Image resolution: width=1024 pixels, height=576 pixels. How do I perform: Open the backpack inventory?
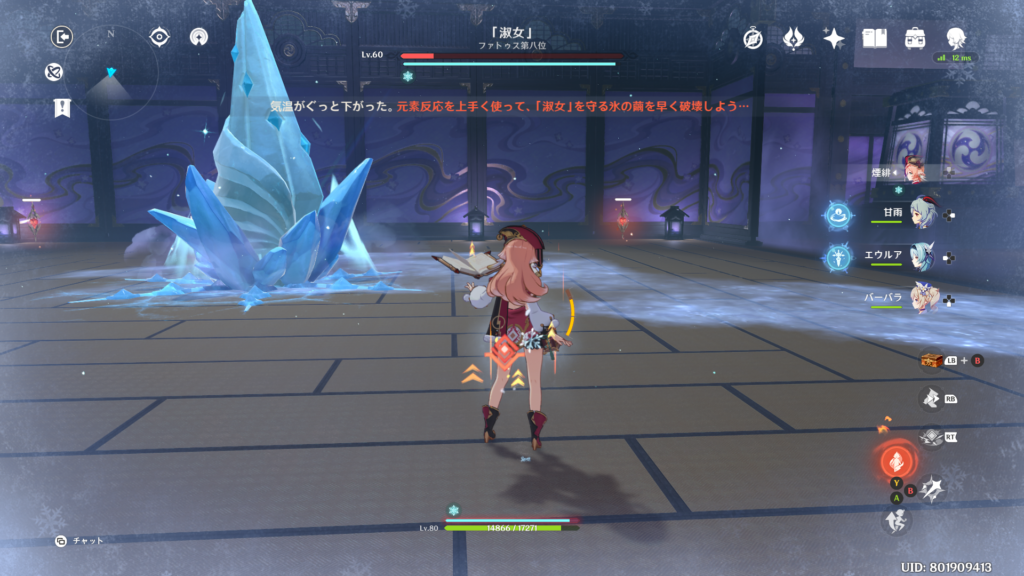[x=914, y=39]
